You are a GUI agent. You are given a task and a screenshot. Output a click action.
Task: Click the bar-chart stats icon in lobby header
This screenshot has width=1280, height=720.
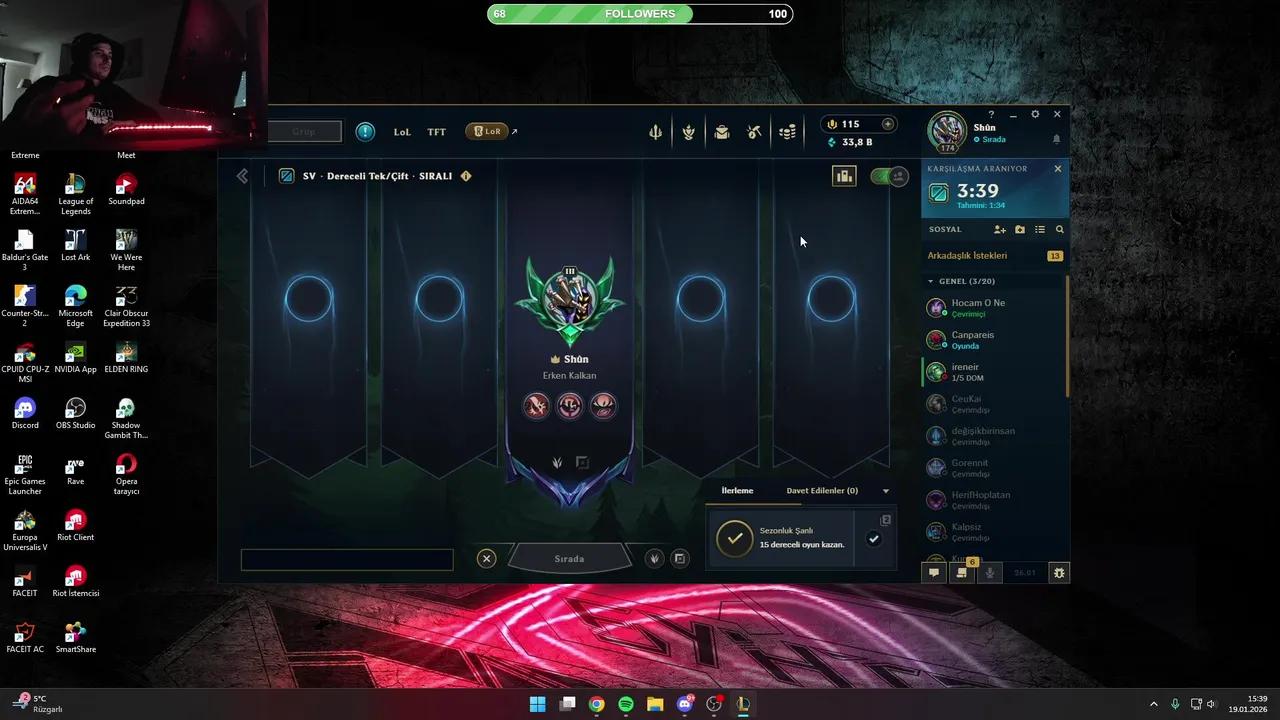point(844,176)
